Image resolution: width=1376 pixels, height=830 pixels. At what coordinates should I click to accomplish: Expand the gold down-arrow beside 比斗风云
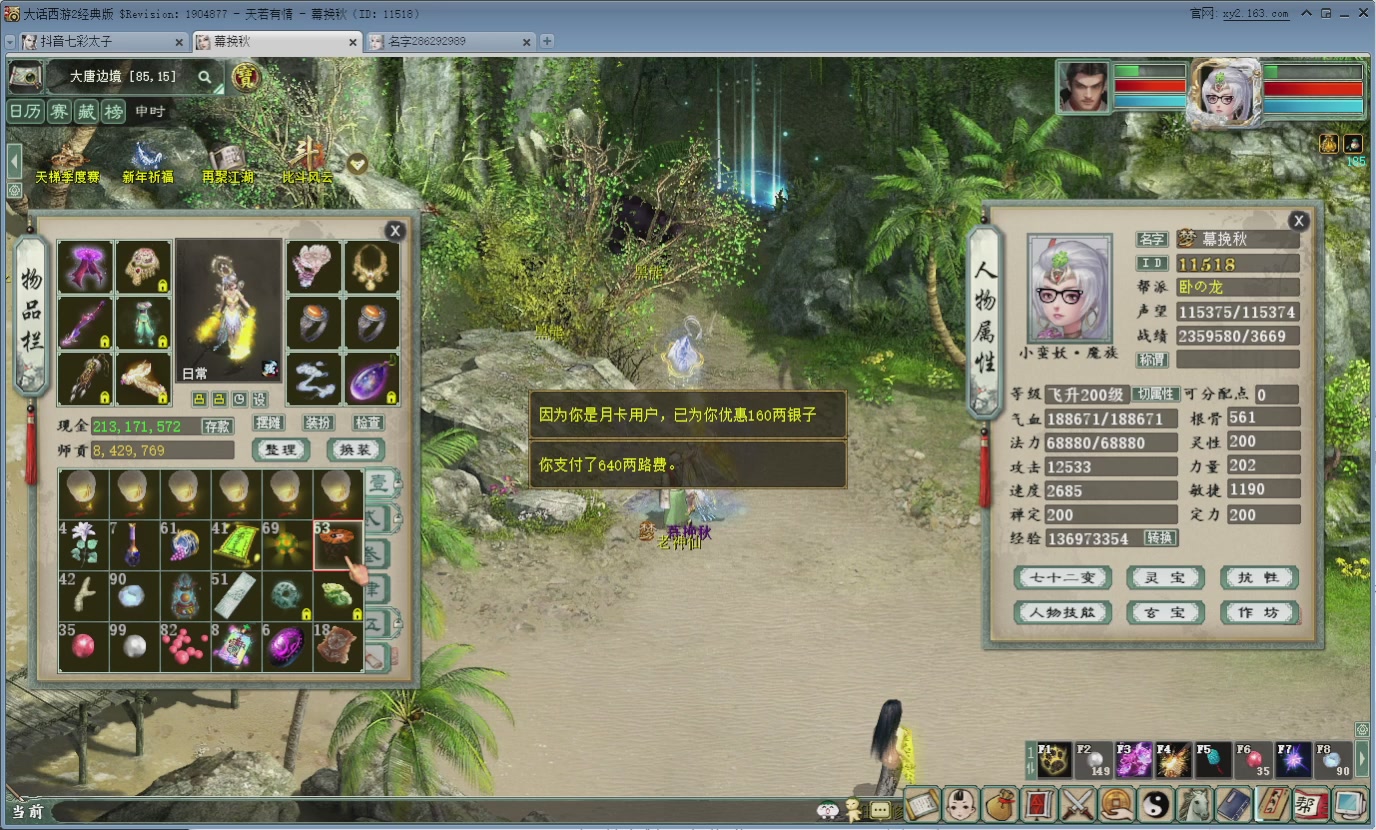[357, 163]
